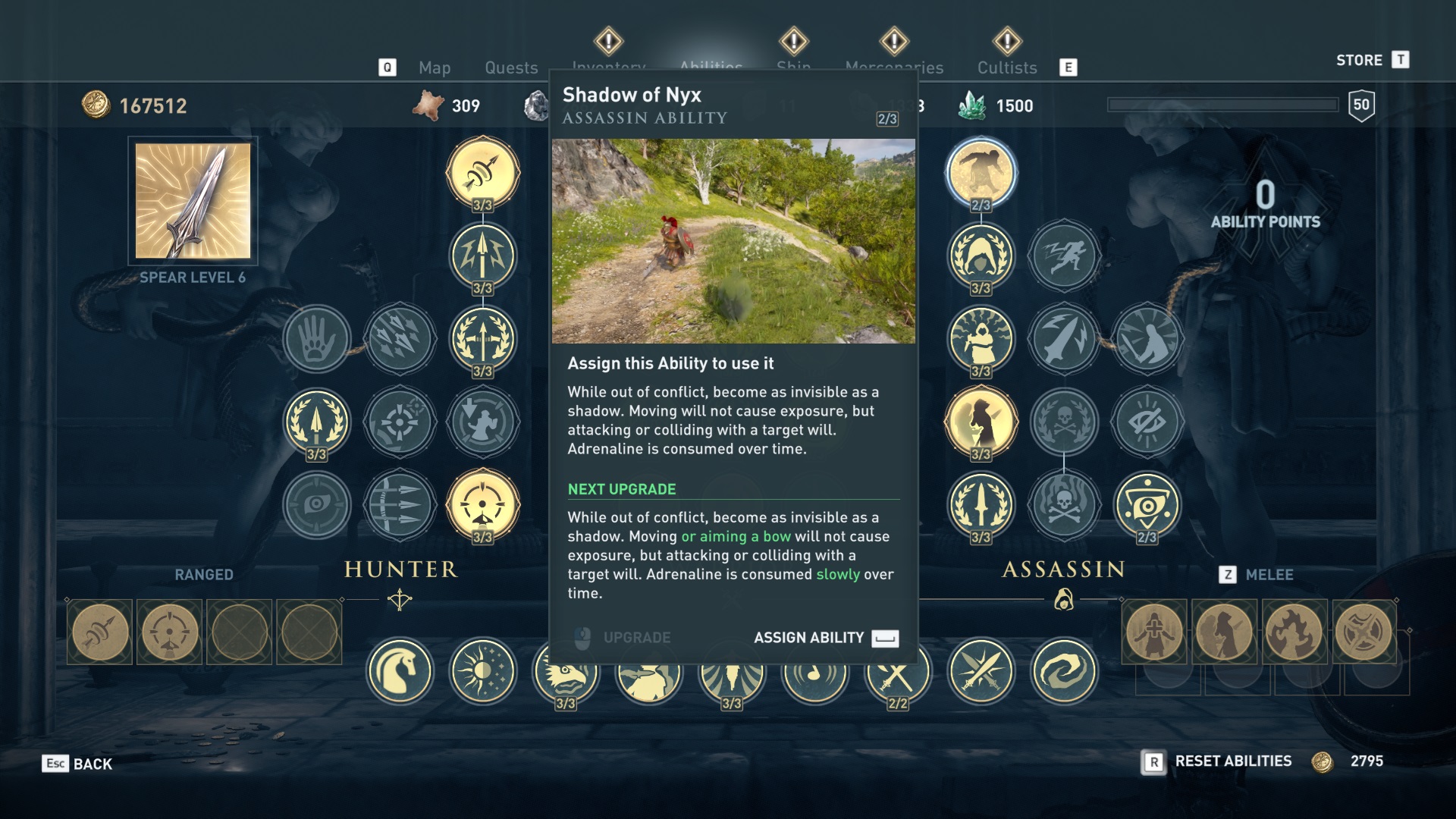Switch to the Quests tab
Viewport: 1456px width, 819px height.
(511, 68)
